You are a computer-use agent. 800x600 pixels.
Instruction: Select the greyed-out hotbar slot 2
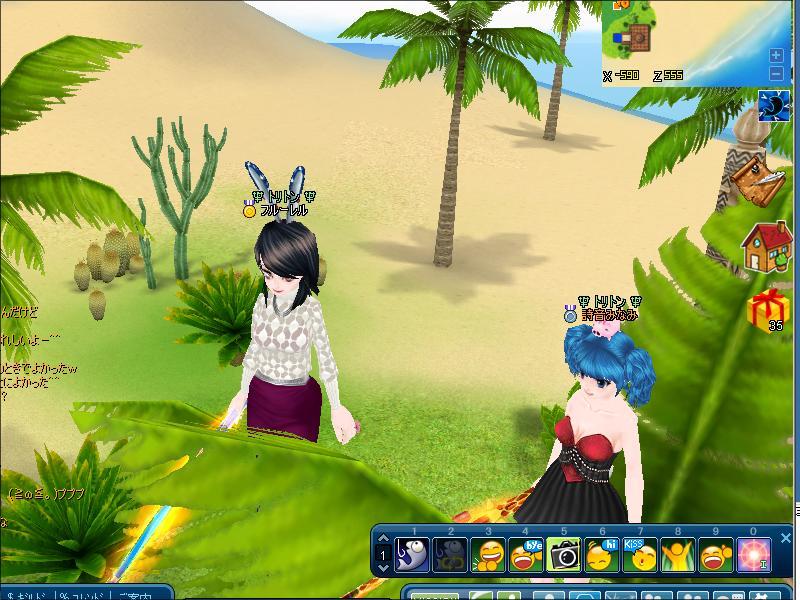450,553
